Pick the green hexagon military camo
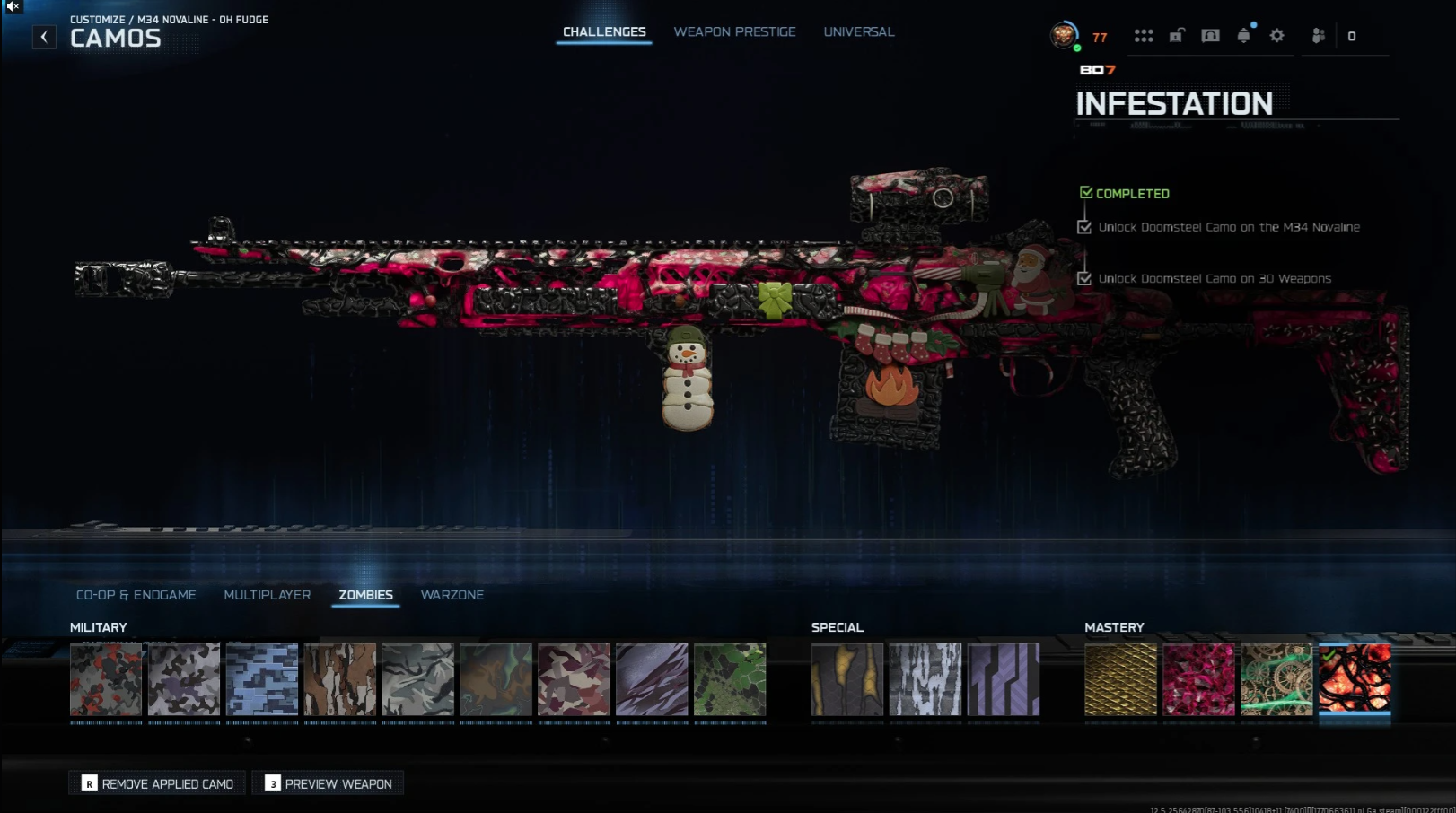The image size is (1456, 813). [730, 679]
